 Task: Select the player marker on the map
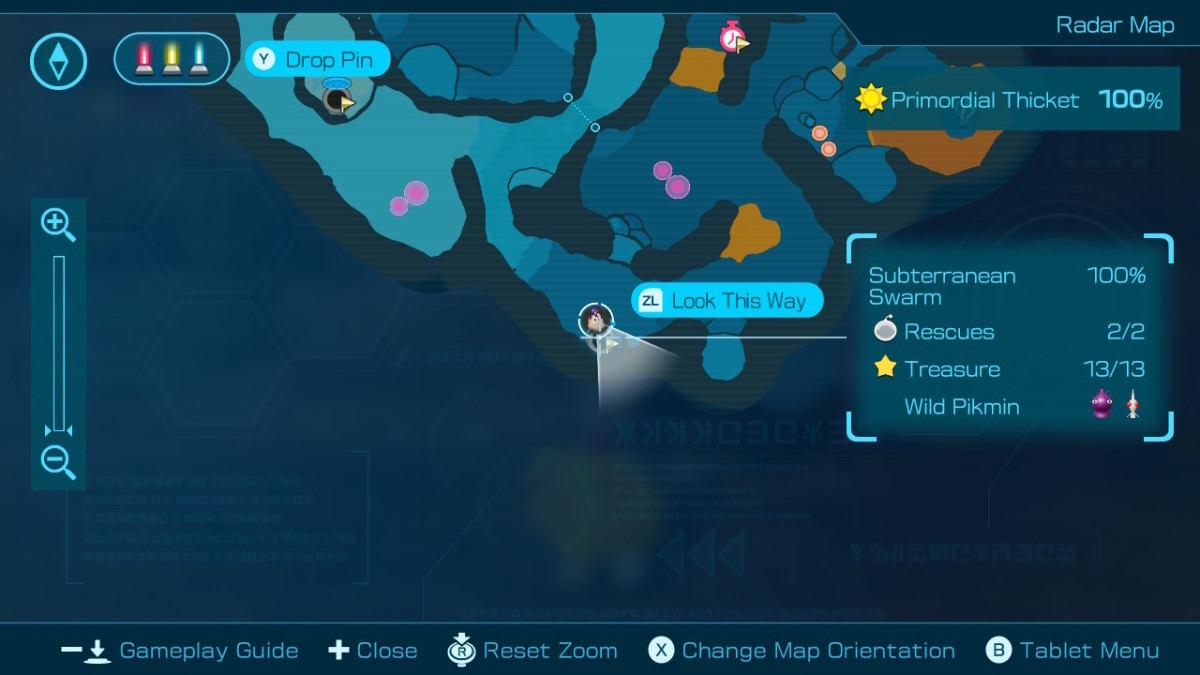tap(596, 320)
